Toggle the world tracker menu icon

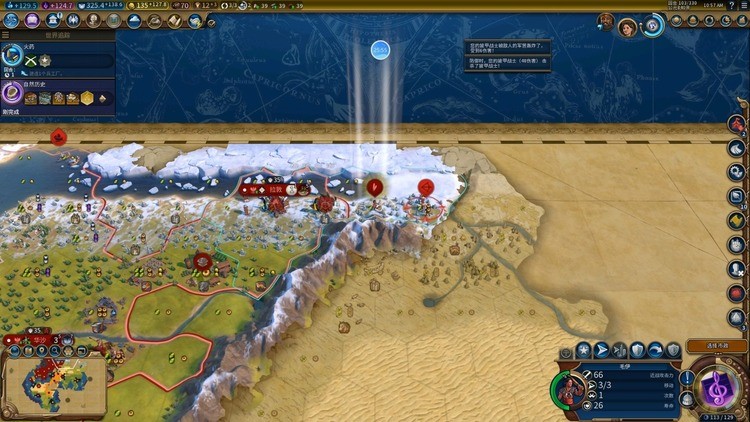(x=7, y=33)
